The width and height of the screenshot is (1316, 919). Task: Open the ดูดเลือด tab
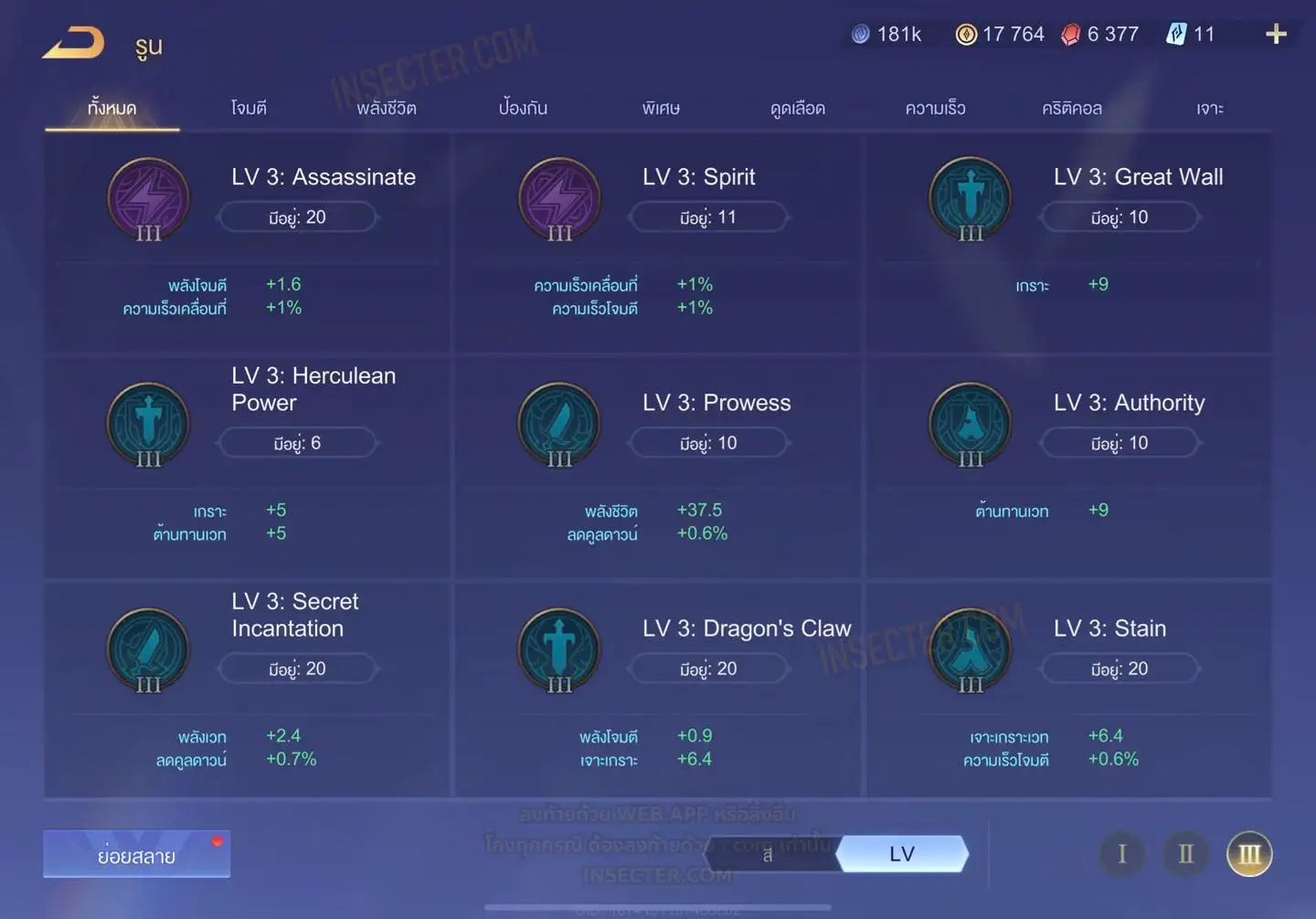coord(798,109)
